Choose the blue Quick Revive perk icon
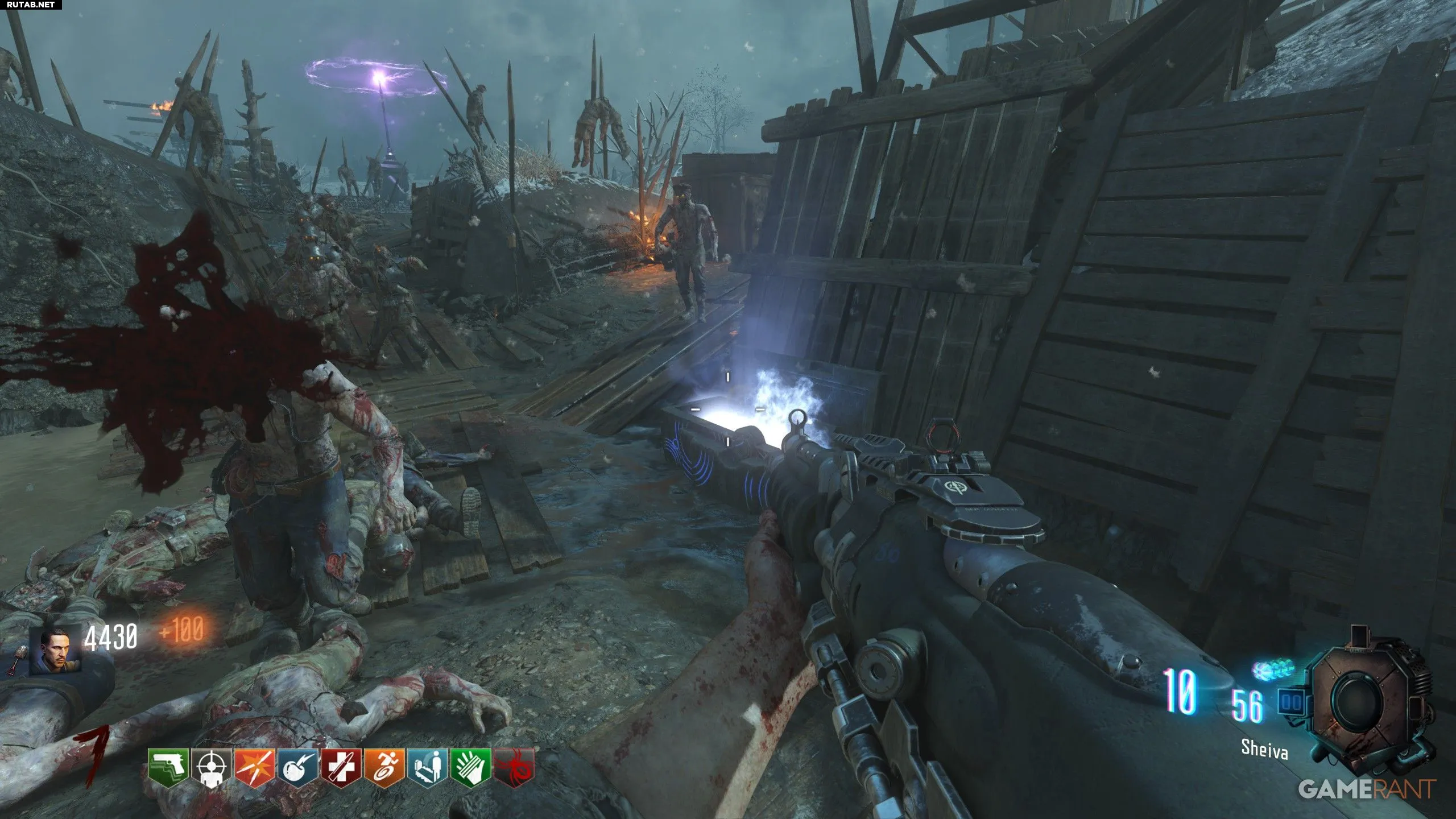Screen dimensions: 1456x819 [427, 768]
